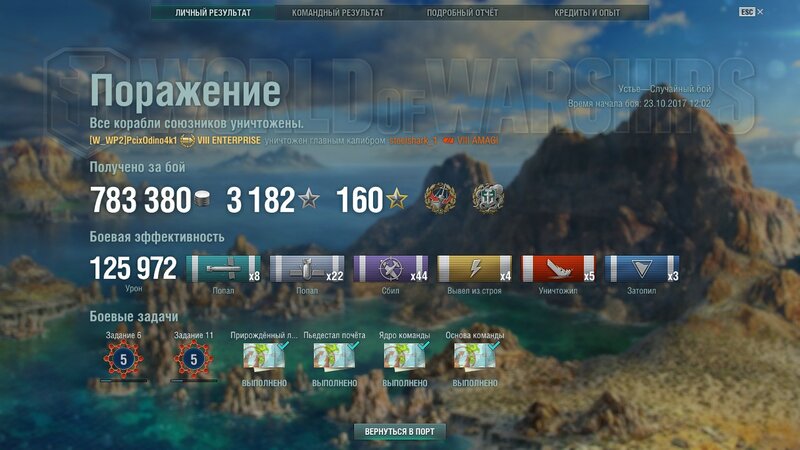Open the Кредиты и опыт tab

coord(586,13)
